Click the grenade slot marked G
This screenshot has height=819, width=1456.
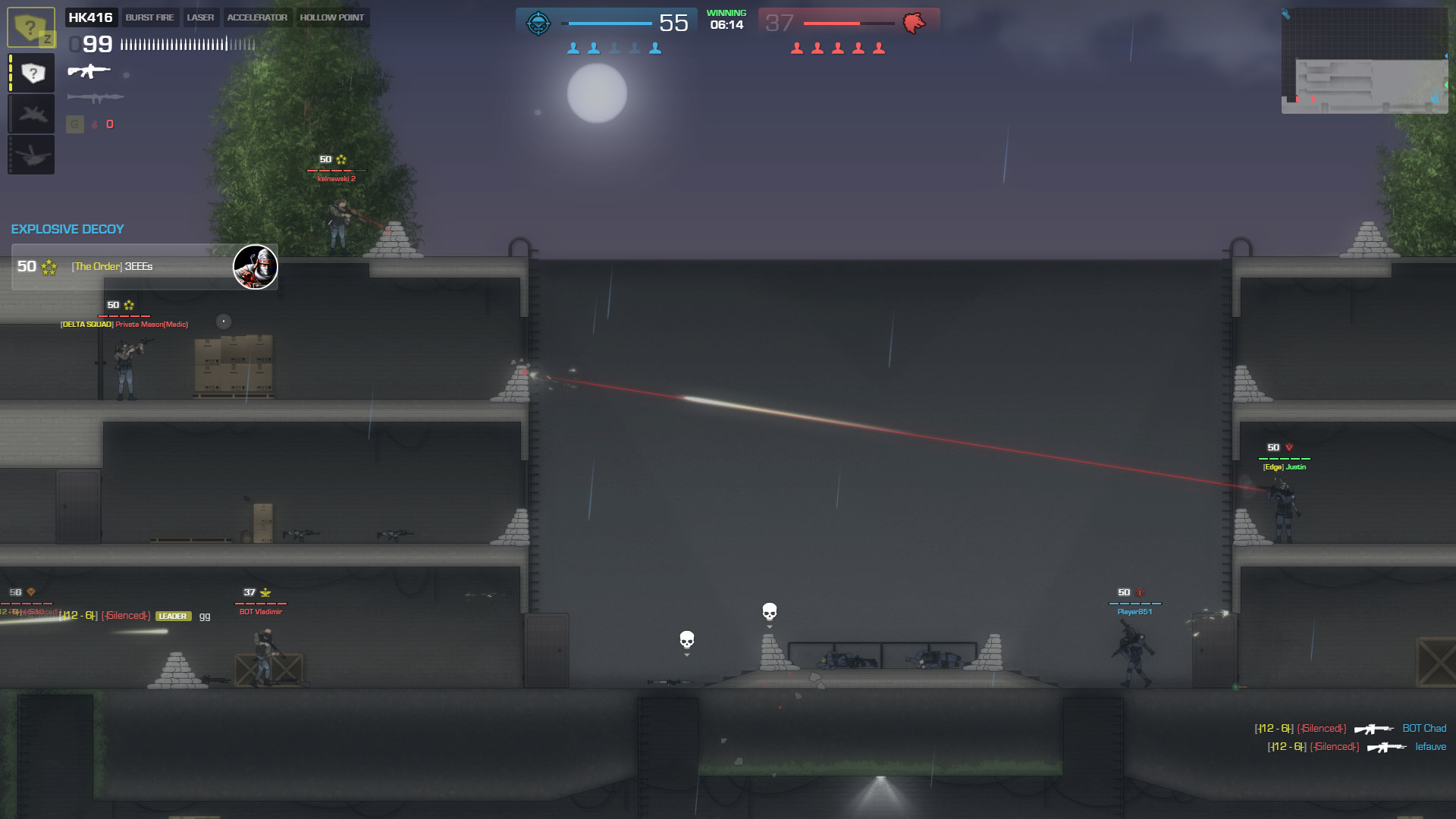(74, 124)
